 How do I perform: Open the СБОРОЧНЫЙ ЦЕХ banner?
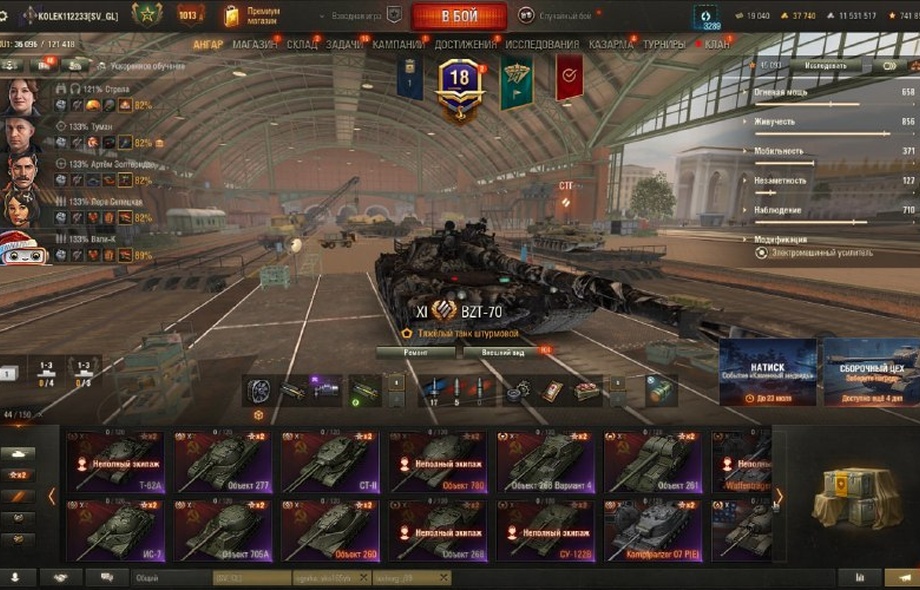870,372
